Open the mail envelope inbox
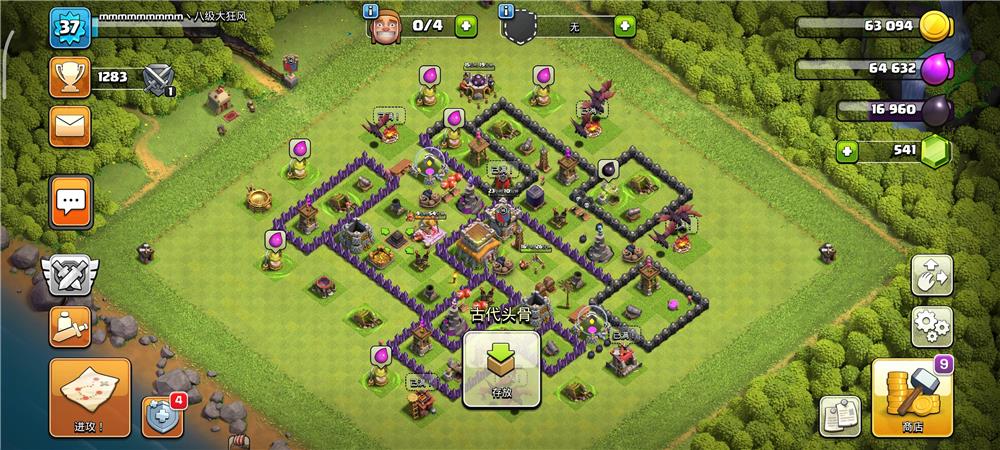 click(70, 127)
